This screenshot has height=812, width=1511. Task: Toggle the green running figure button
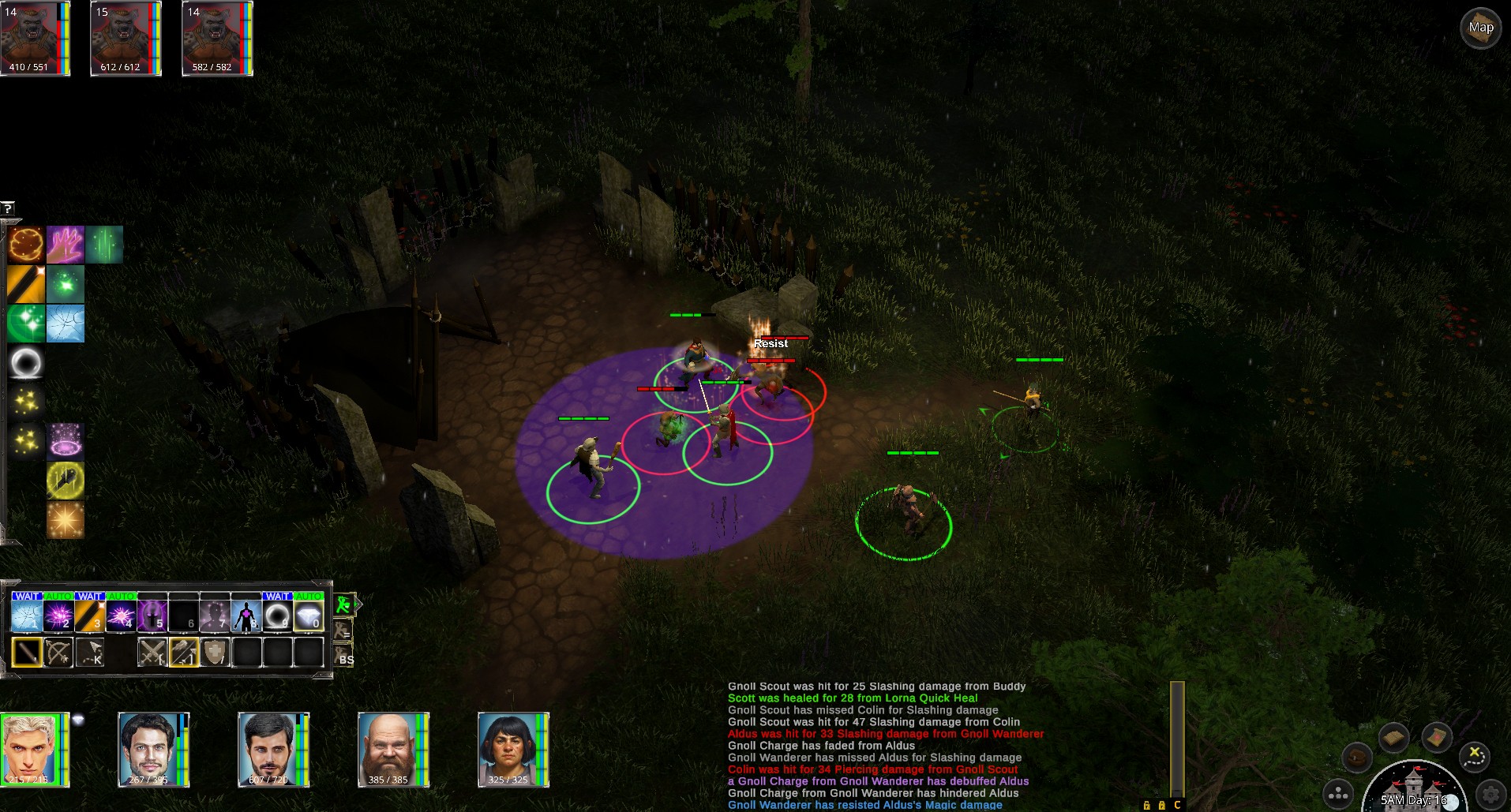(343, 605)
